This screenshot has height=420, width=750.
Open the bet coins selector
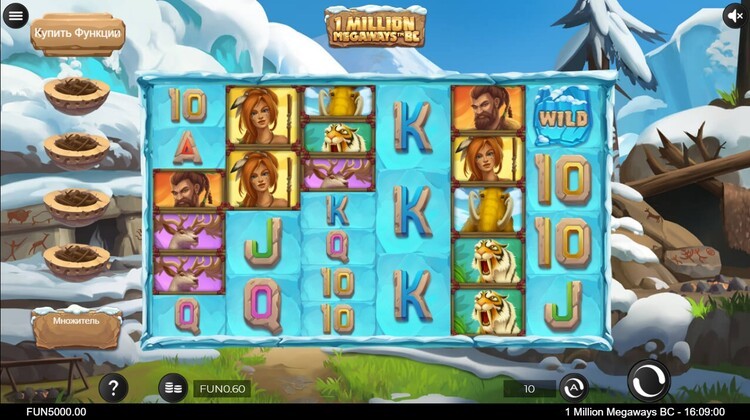click(x=173, y=388)
